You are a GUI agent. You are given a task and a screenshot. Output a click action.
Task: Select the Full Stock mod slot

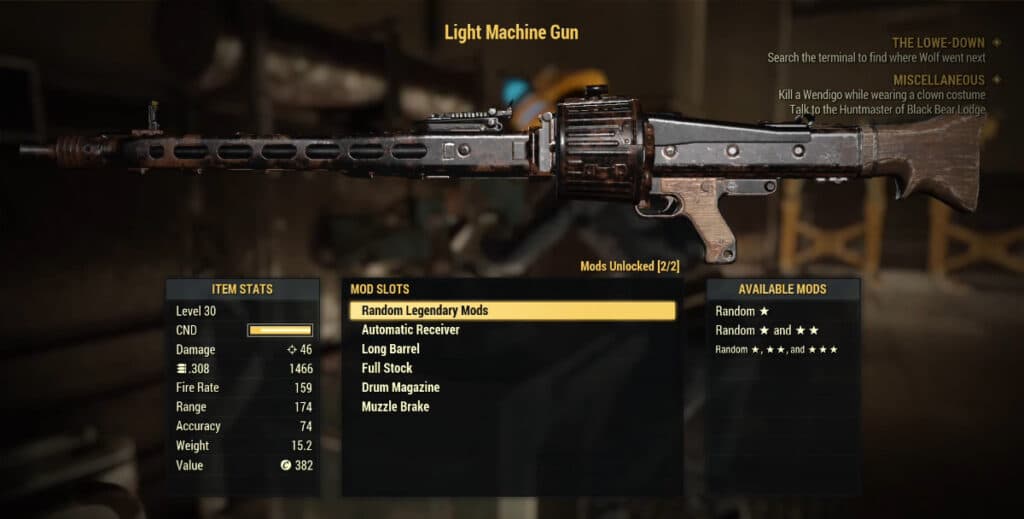pos(387,368)
